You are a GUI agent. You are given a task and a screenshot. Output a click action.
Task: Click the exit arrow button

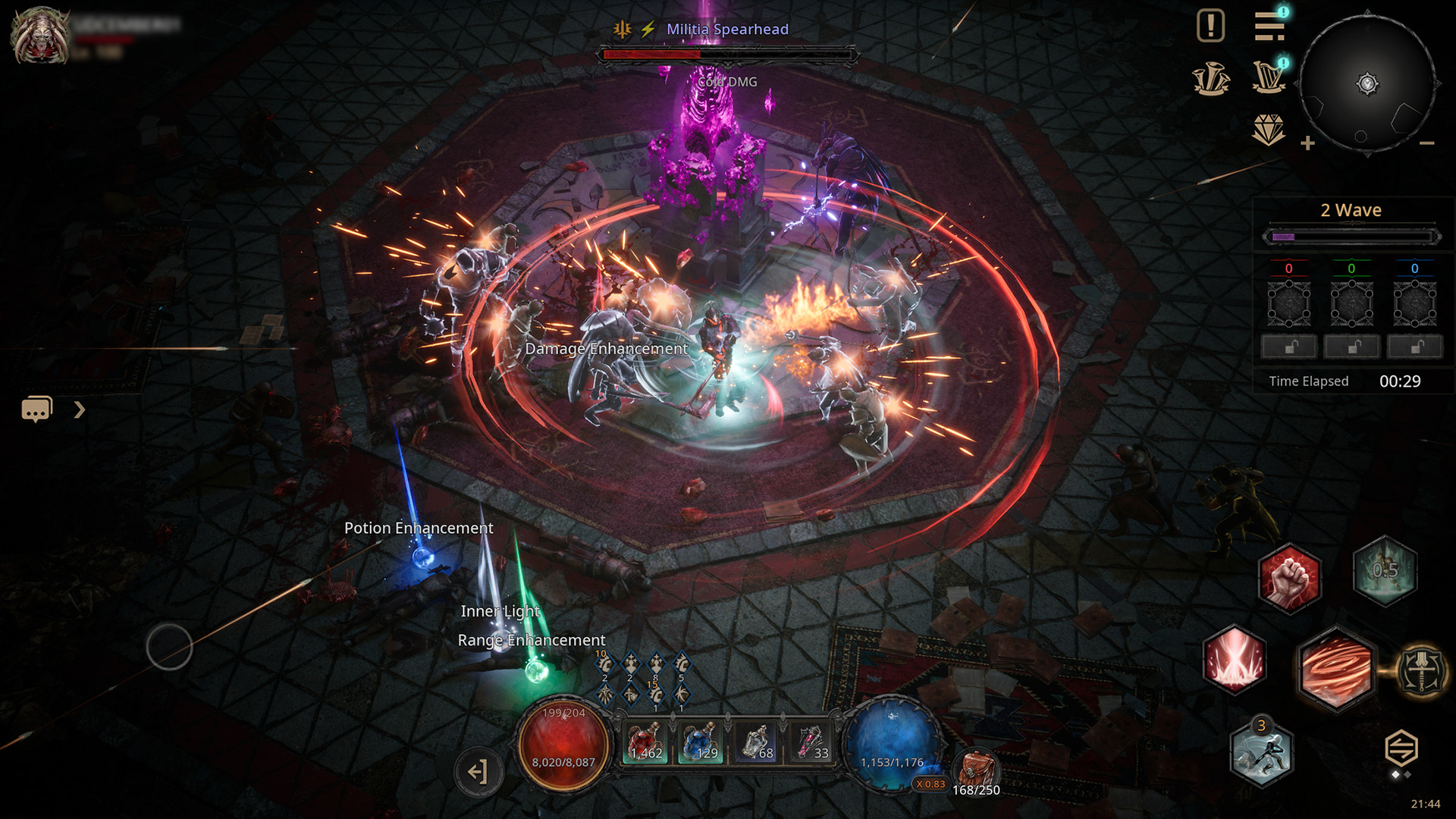[479, 772]
